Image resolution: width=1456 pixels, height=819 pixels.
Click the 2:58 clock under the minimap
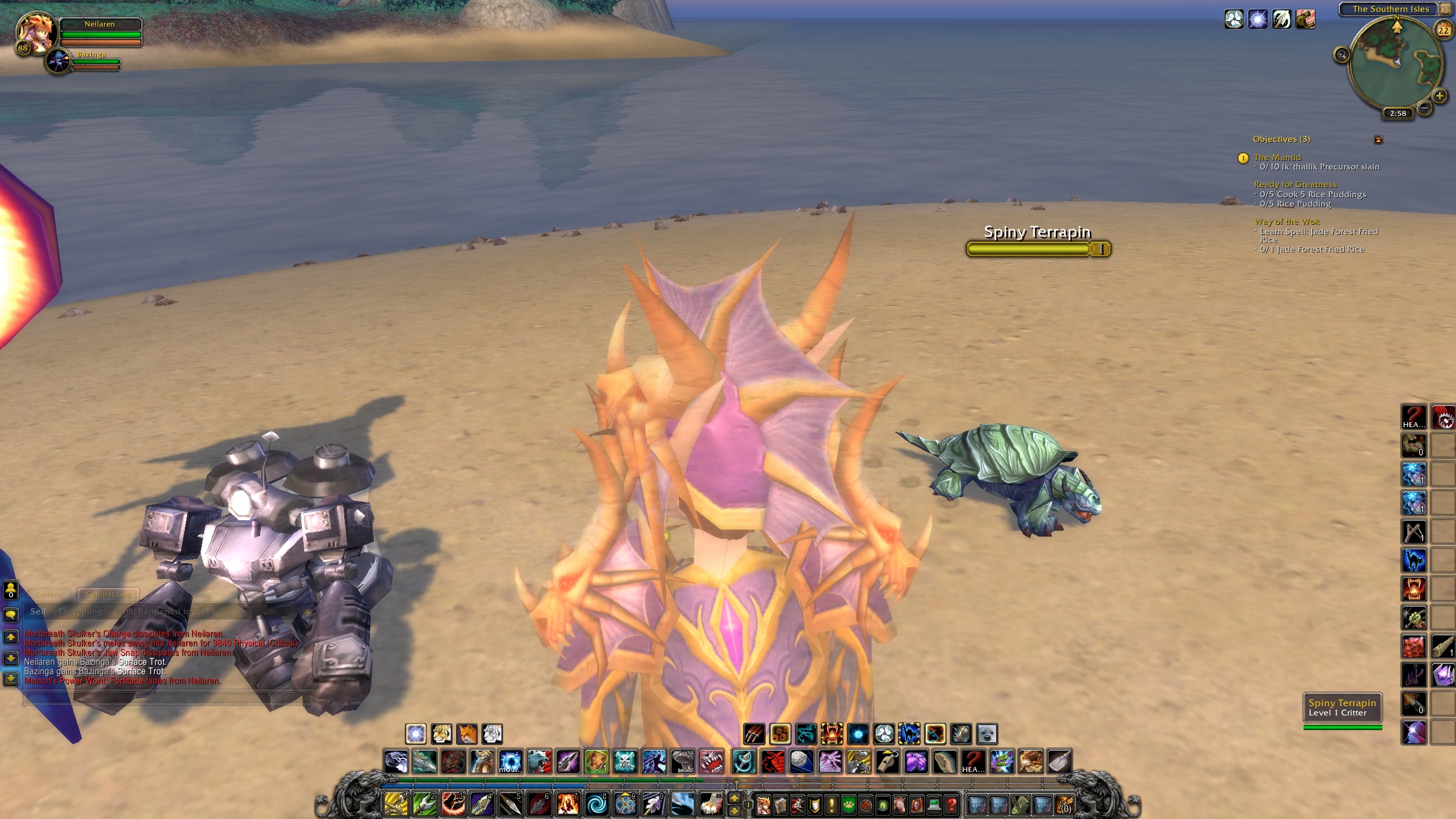[1397, 113]
